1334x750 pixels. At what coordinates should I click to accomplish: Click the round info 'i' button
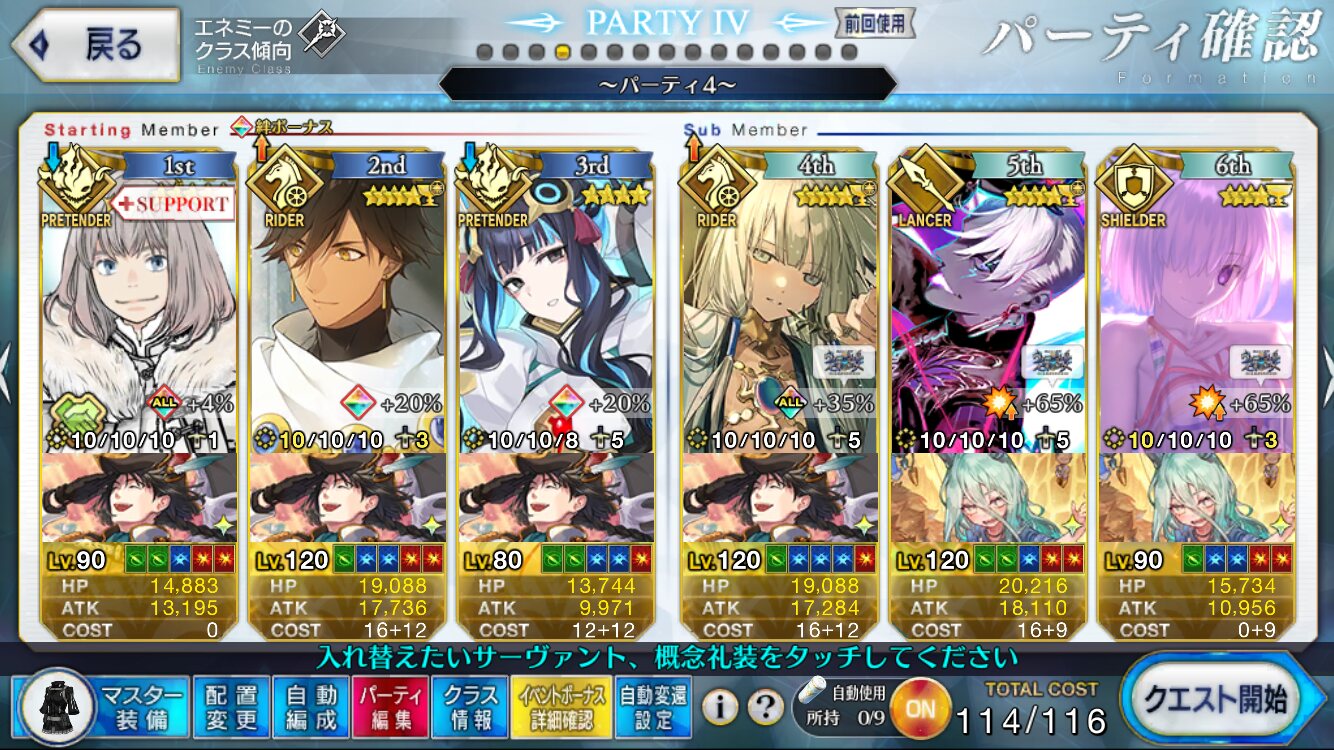720,707
